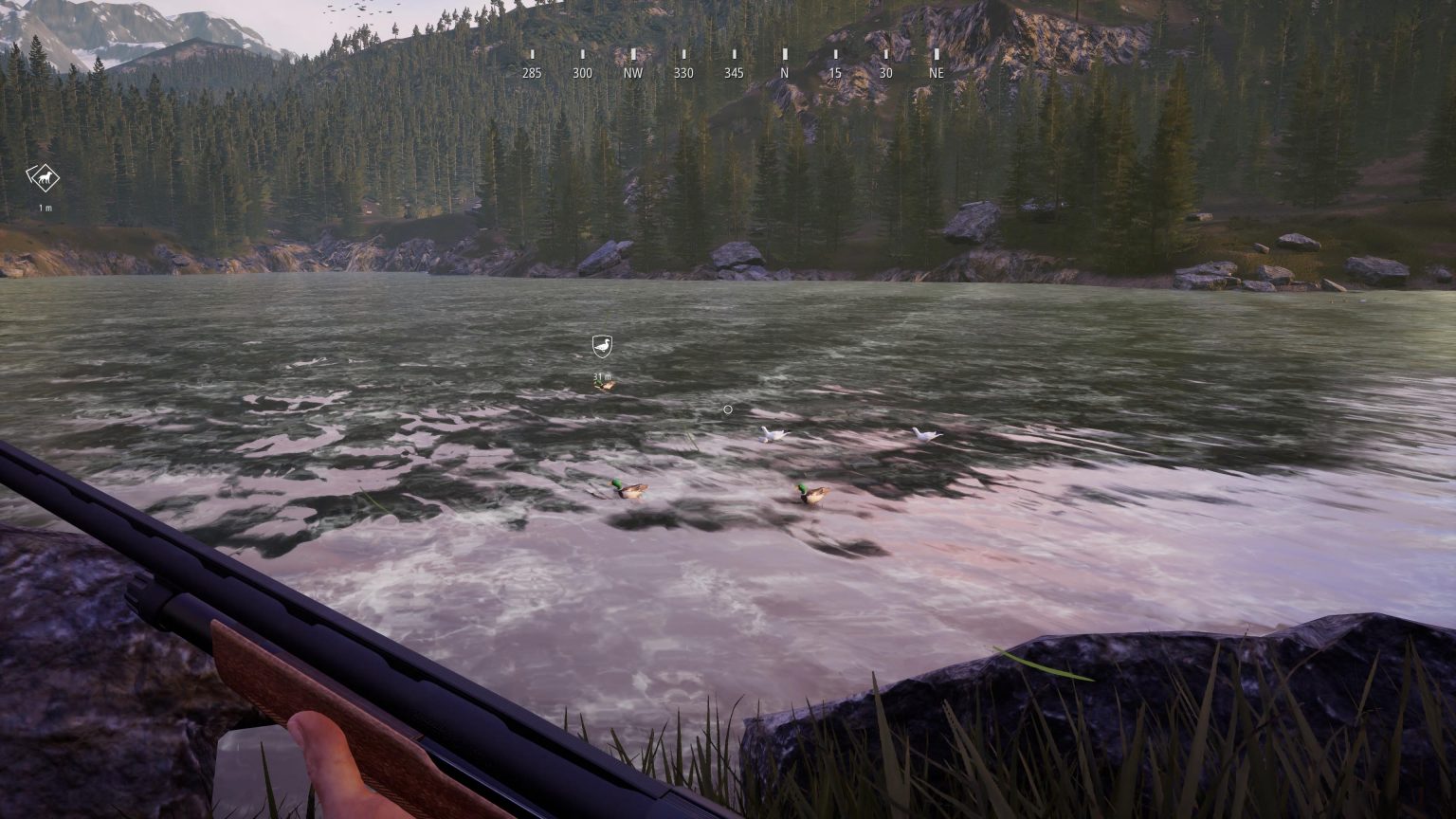The width and height of the screenshot is (1456, 819).
Task: Click the wide tick mark above the N label
Action: click(x=784, y=55)
